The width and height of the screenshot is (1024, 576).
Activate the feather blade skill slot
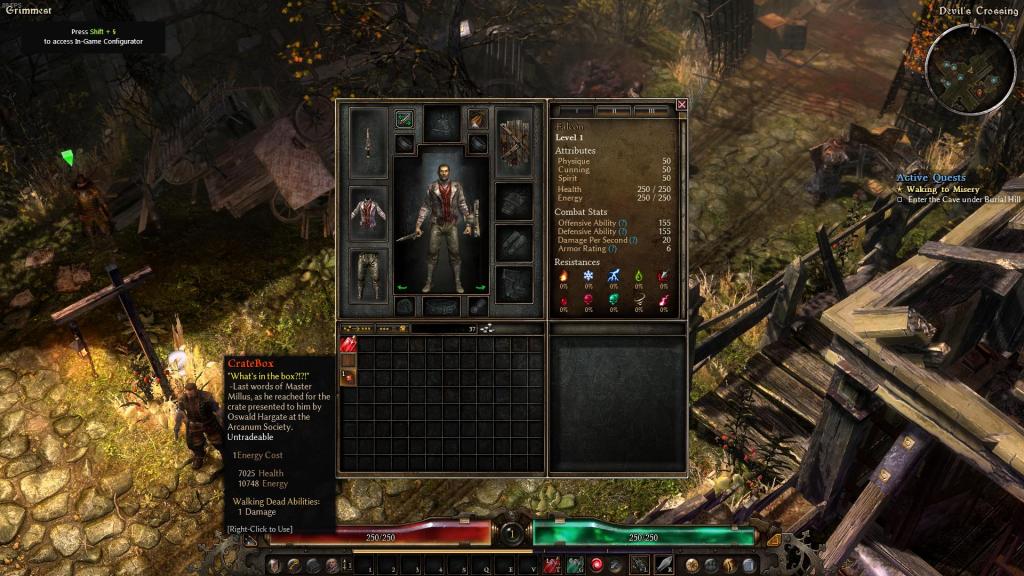pyautogui.click(x=664, y=565)
